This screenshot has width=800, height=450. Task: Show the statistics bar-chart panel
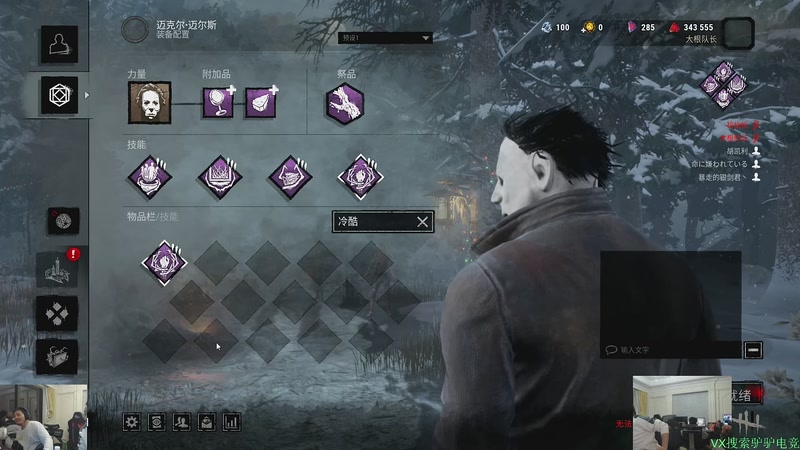[x=232, y=422]
